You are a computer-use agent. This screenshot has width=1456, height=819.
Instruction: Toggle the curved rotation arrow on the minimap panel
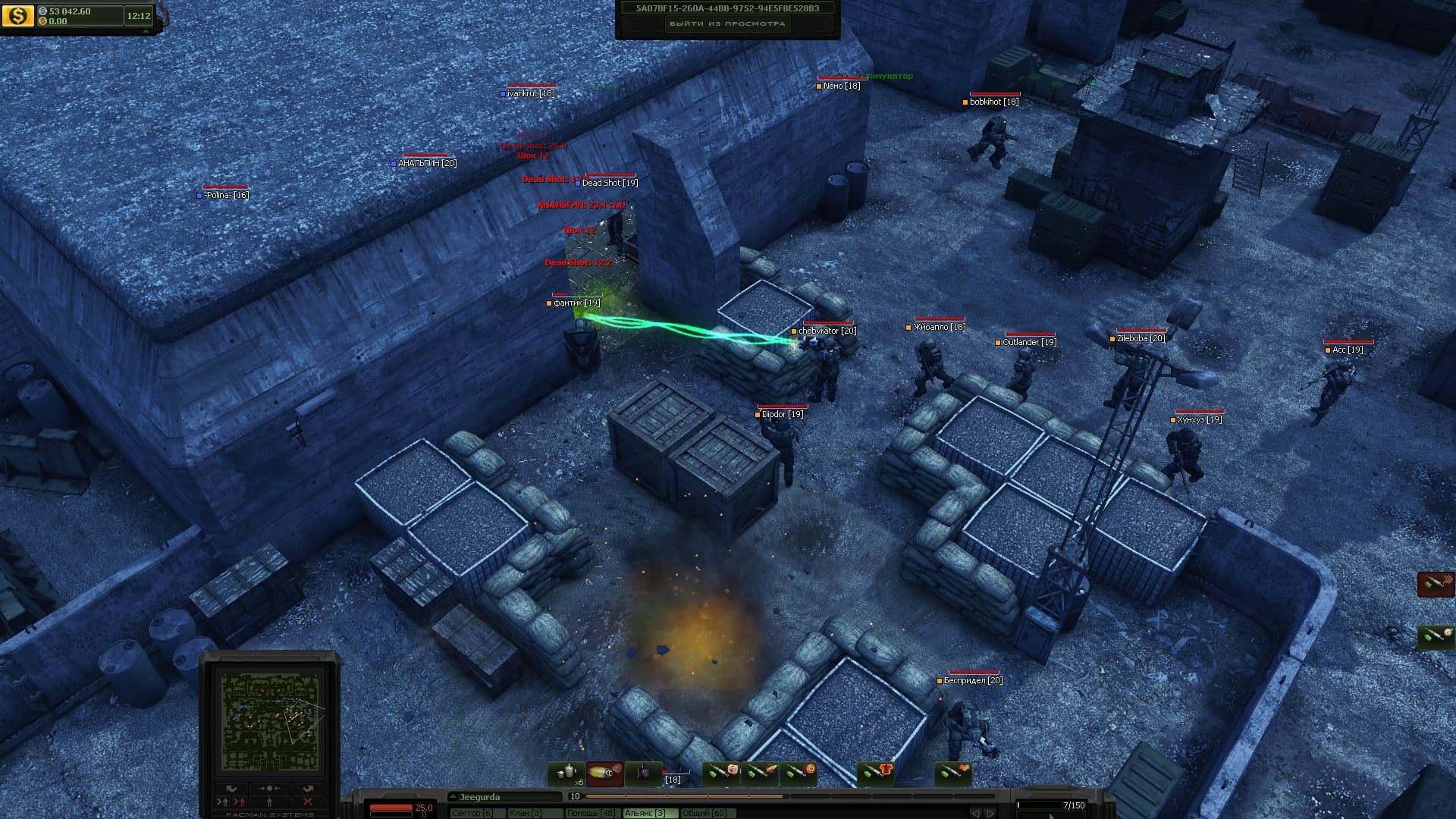(x=231, y=788)
